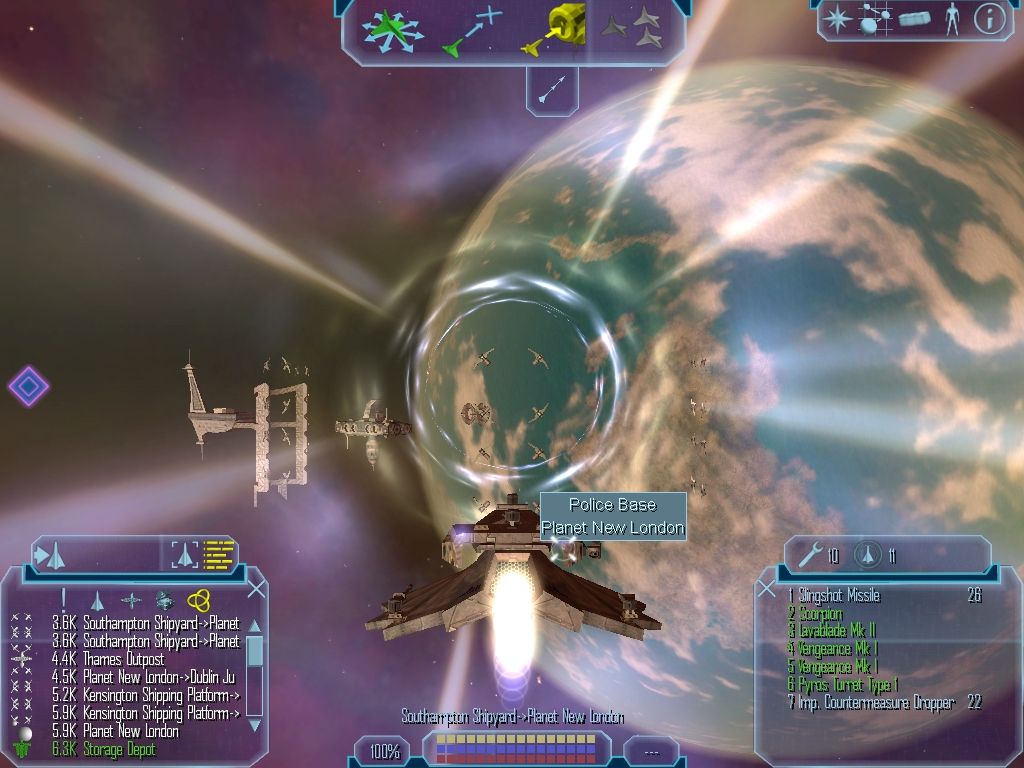Select Thames Outpost in contact list

coord(123,660)
